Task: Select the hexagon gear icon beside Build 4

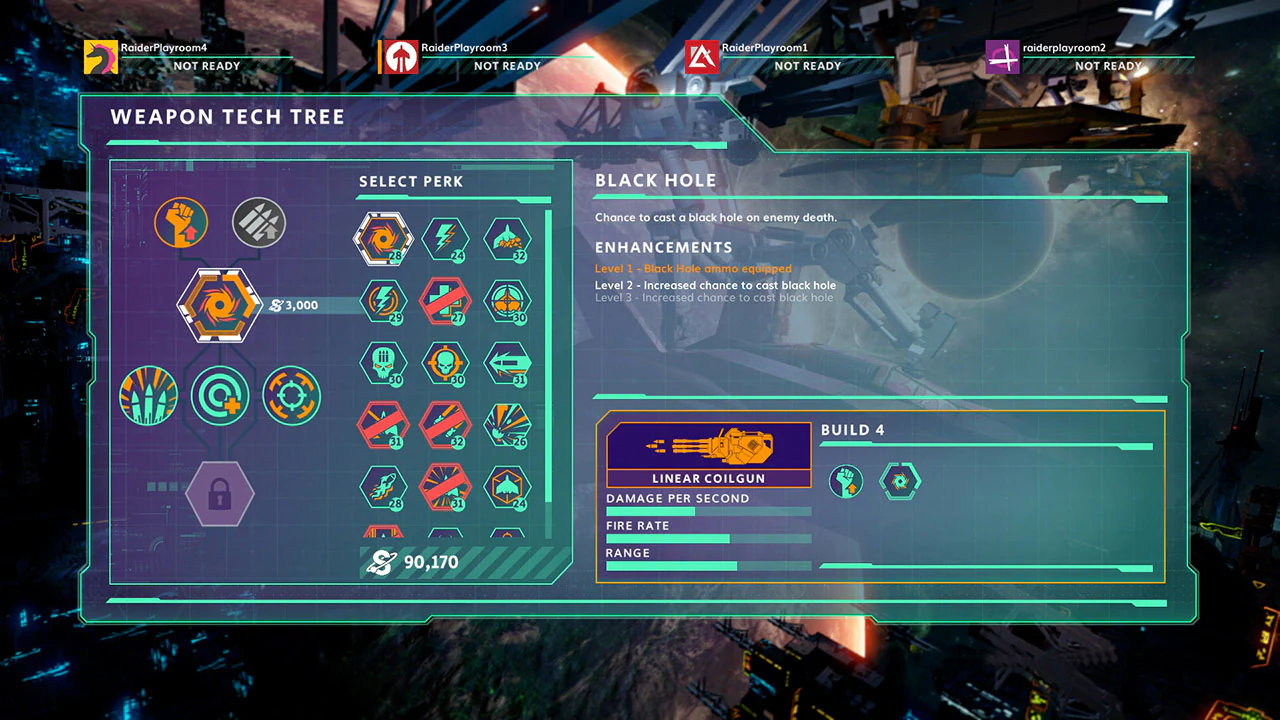Action: click(x=899, y=481)
